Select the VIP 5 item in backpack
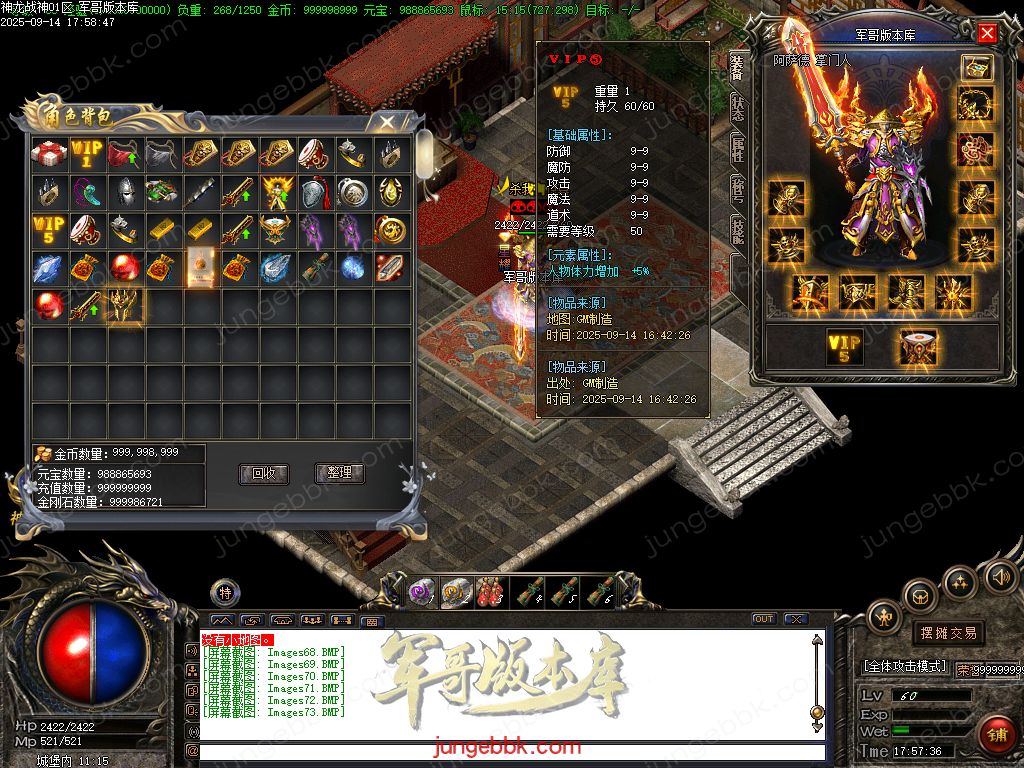Viewport: 1024px width, 768px height. tap(49, 230)
